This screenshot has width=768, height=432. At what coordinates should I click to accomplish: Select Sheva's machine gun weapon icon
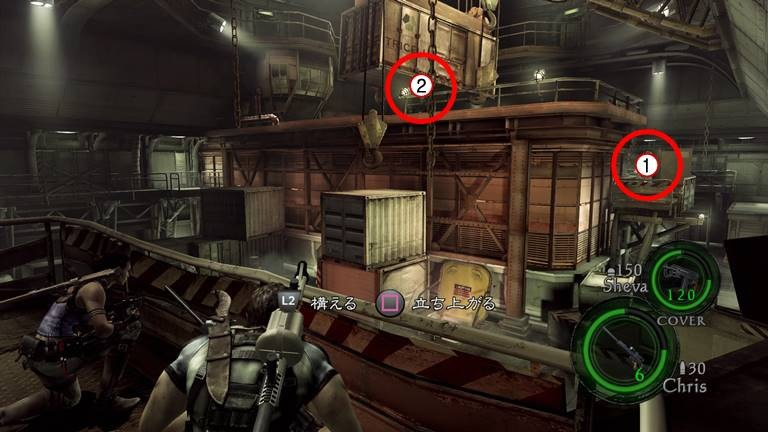point(683,275)
